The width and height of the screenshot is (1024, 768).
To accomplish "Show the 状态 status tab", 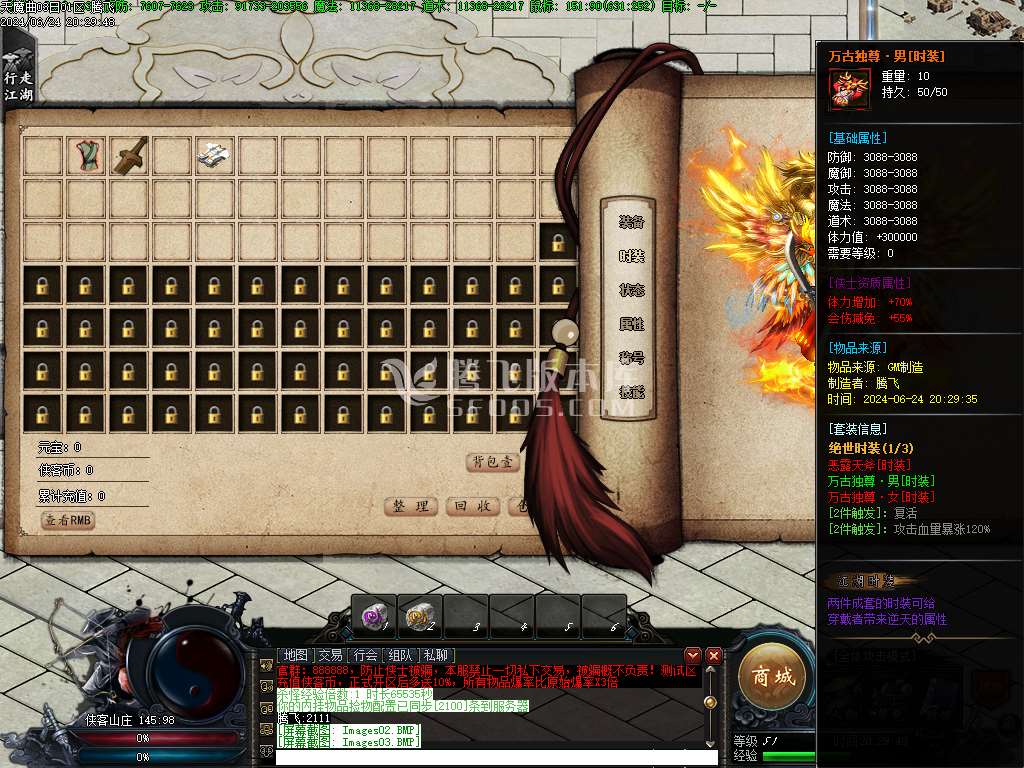I will (x=631, y=290).
